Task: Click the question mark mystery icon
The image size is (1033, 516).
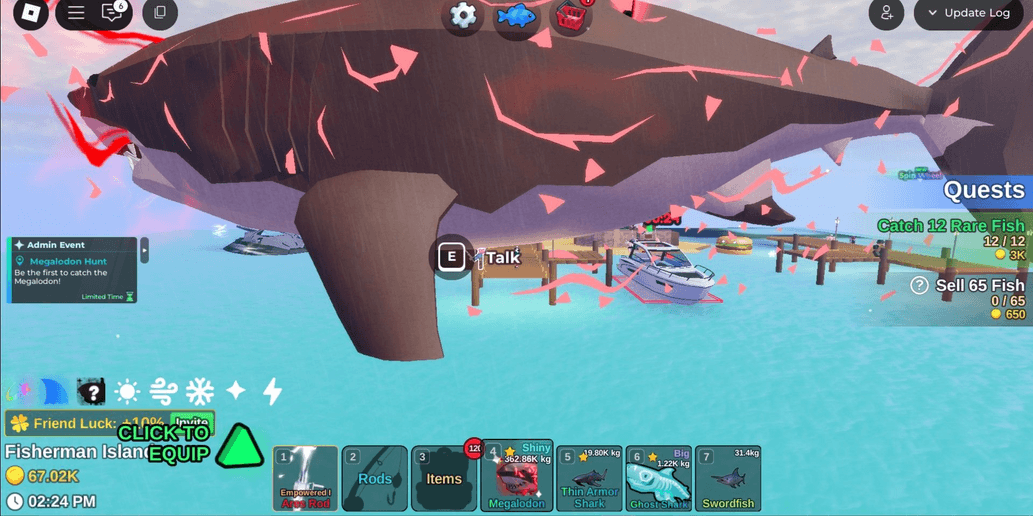Action: coord(91,391)
